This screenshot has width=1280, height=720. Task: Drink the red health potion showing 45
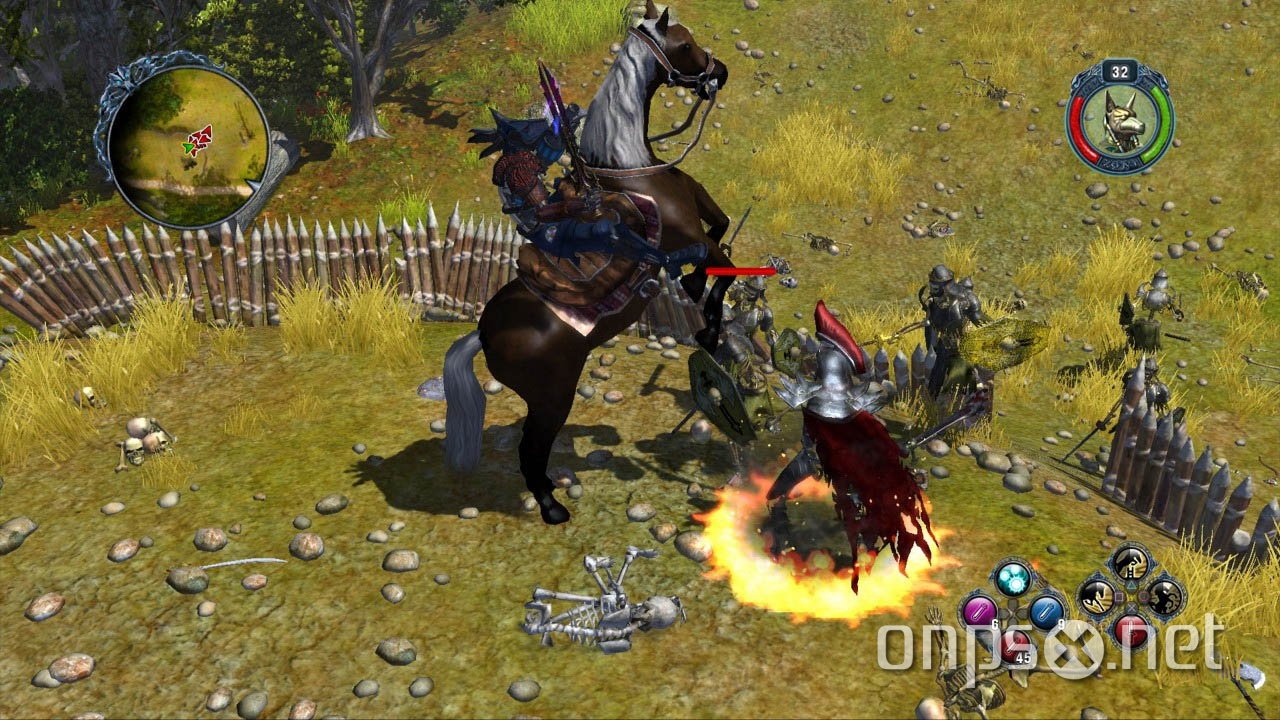pyautogui.click(x=1017, y=645)
